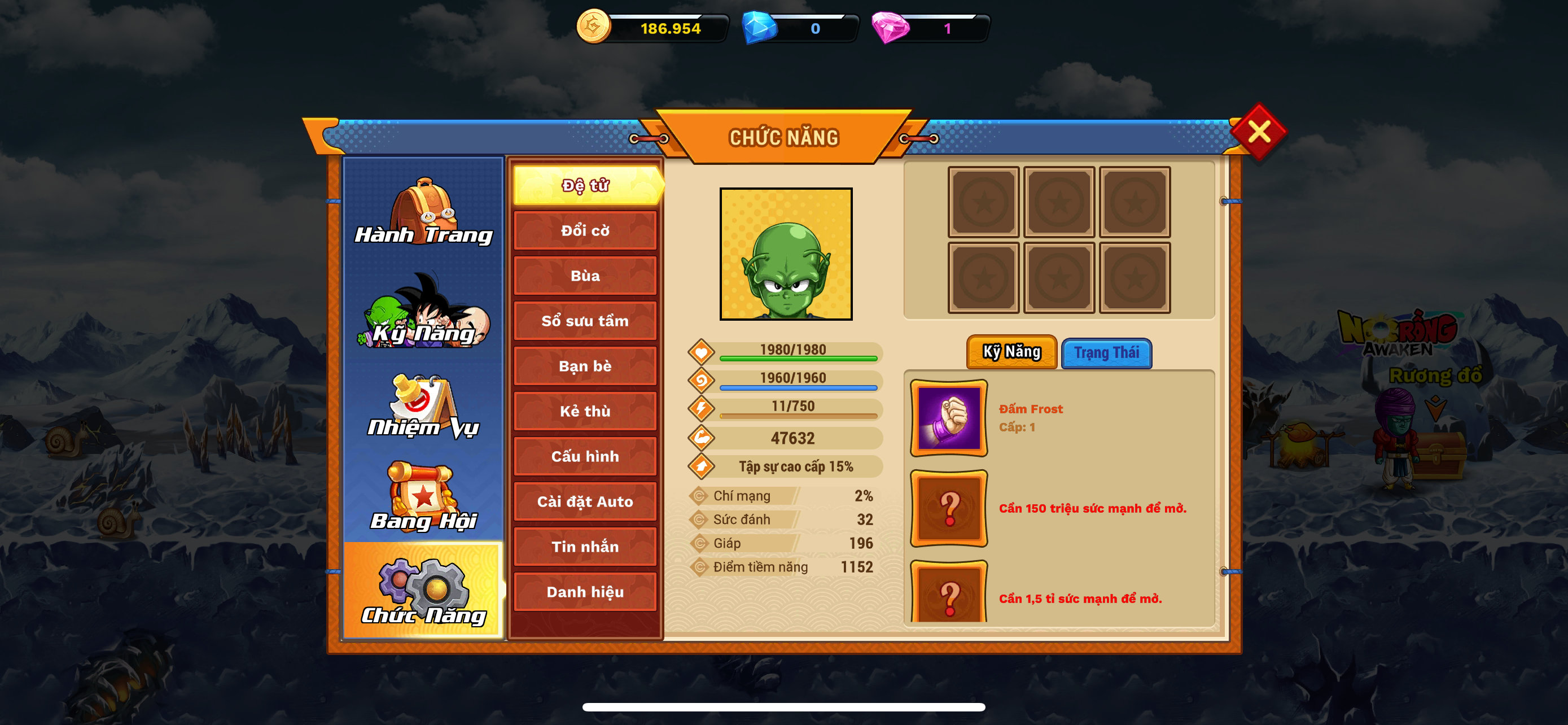The image size is (1568, 725).
Task: Close the Chức Năng window
Action: tap(1258, 132)
